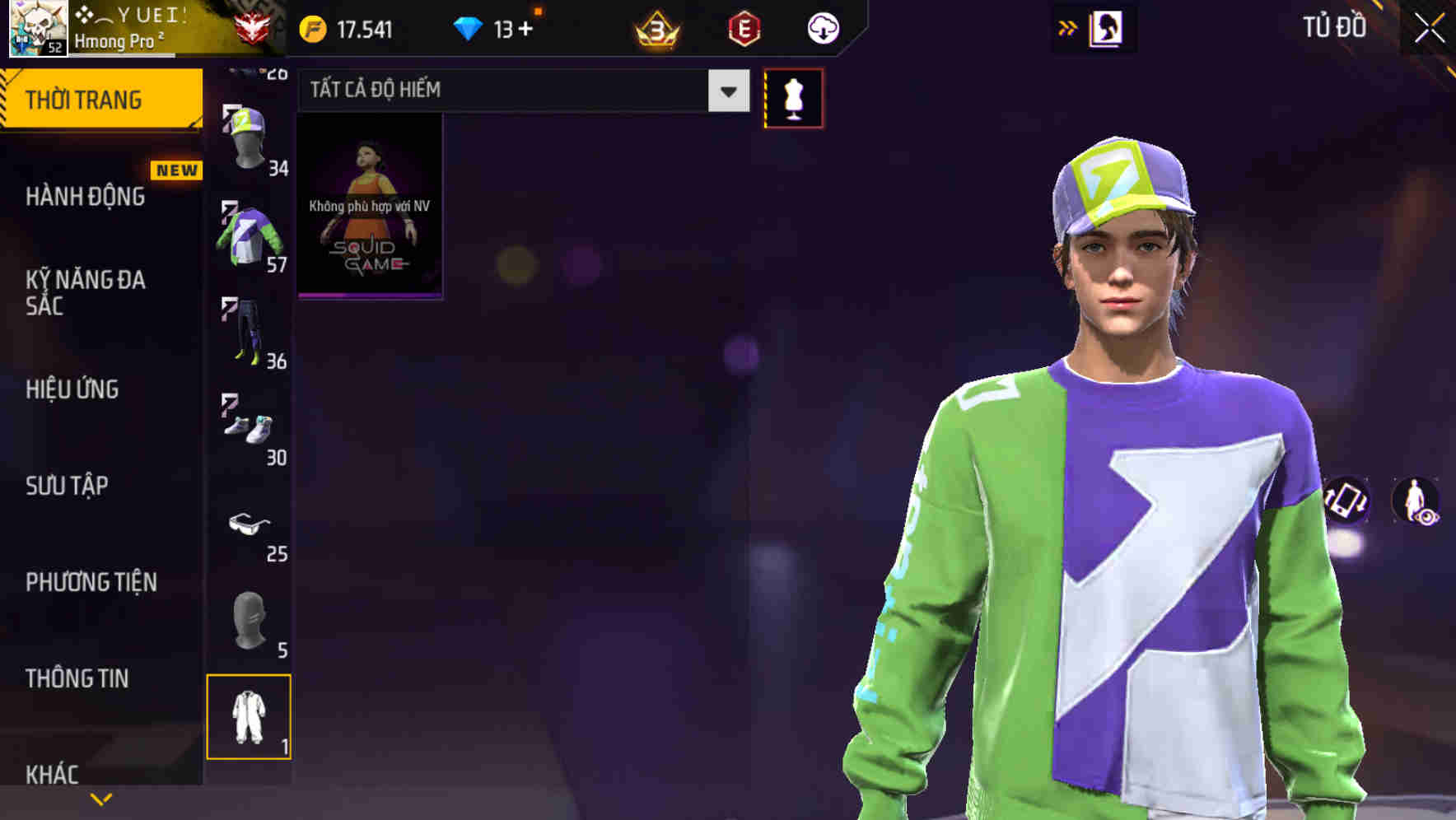Select the Squid Game outfit card
The image size is (1456, 820).
(x=369, y=206)
